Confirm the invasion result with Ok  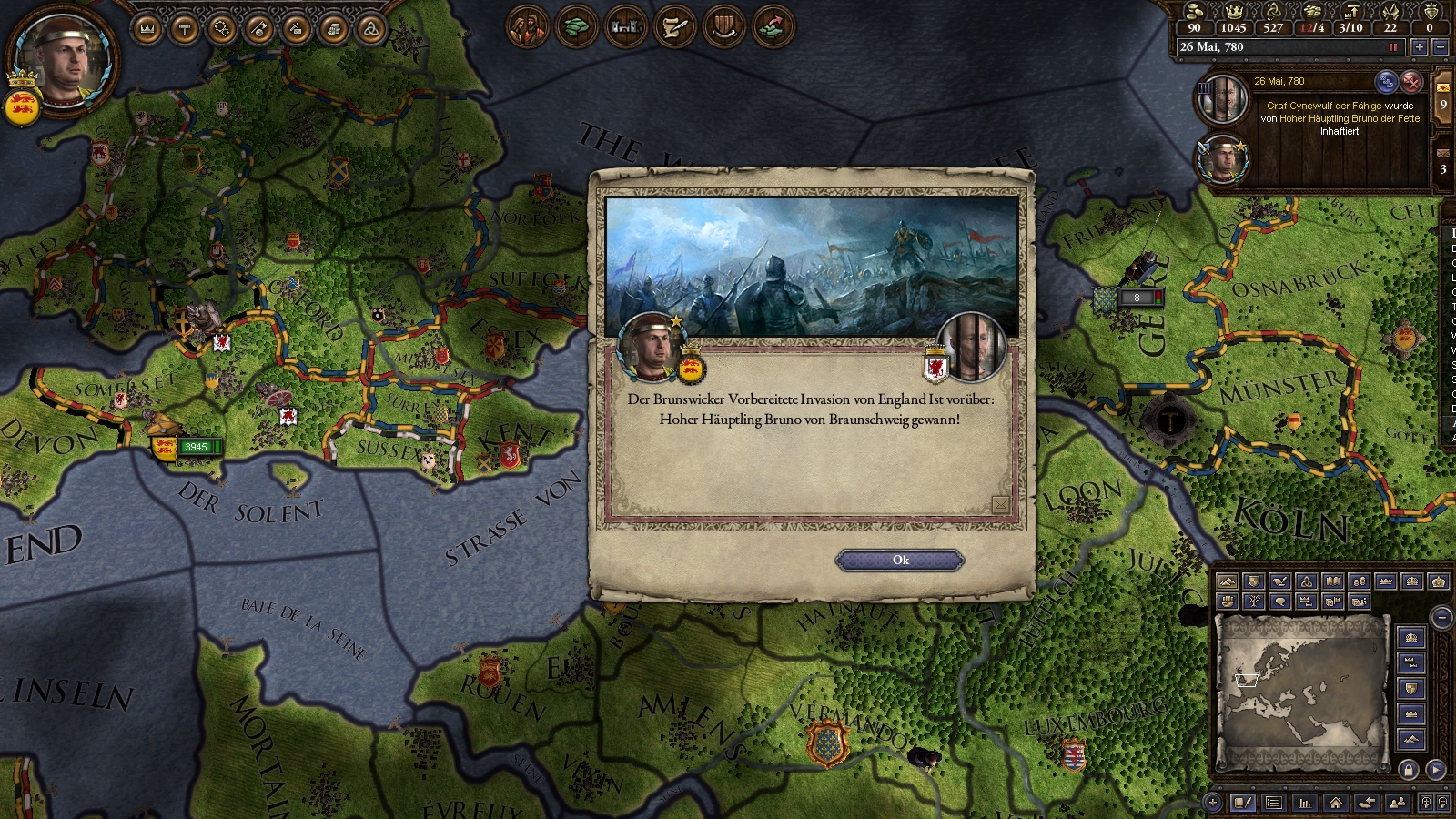[900, 561]
